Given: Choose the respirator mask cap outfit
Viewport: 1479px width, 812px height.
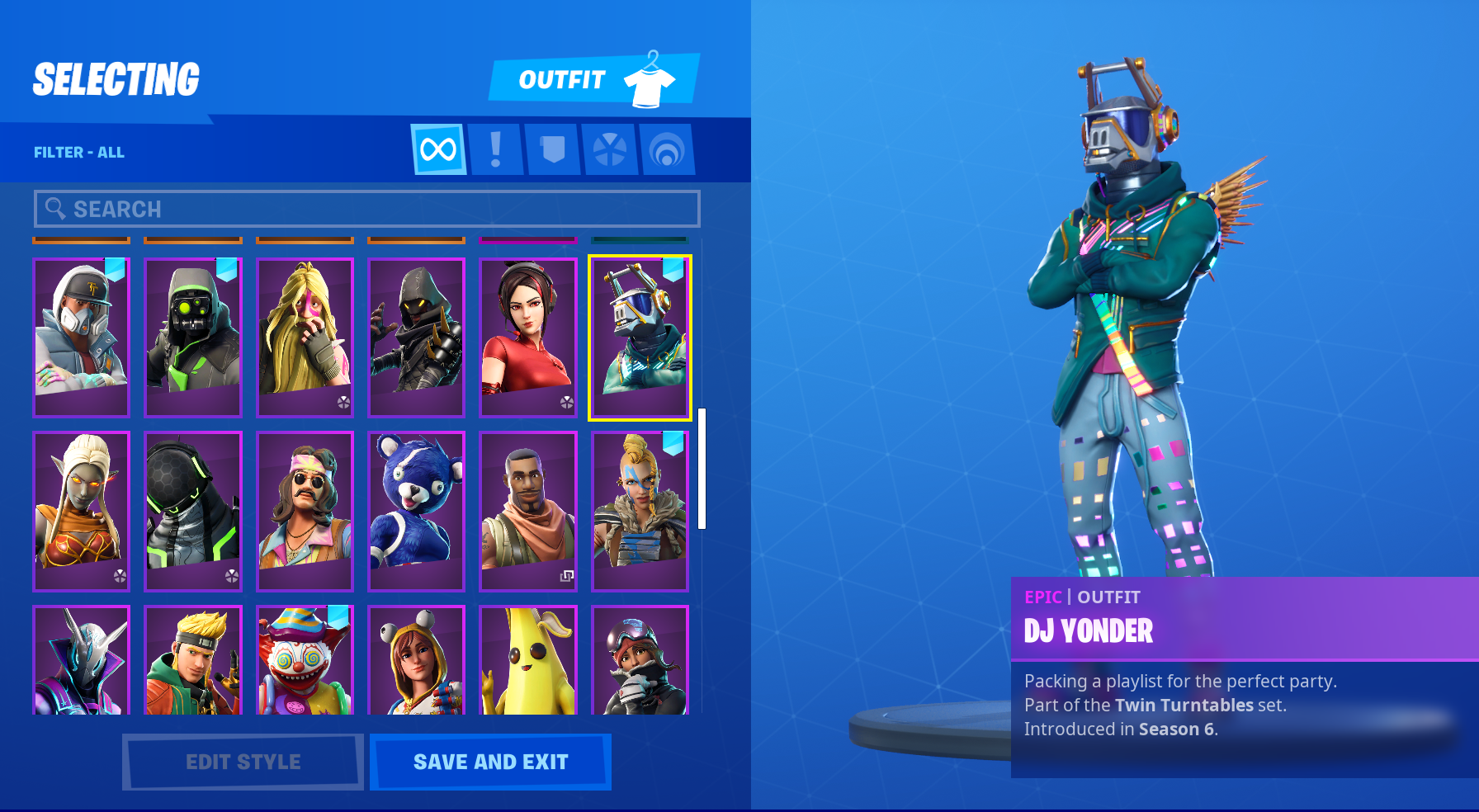Looking at the screenshot, I should pos(81,338).
